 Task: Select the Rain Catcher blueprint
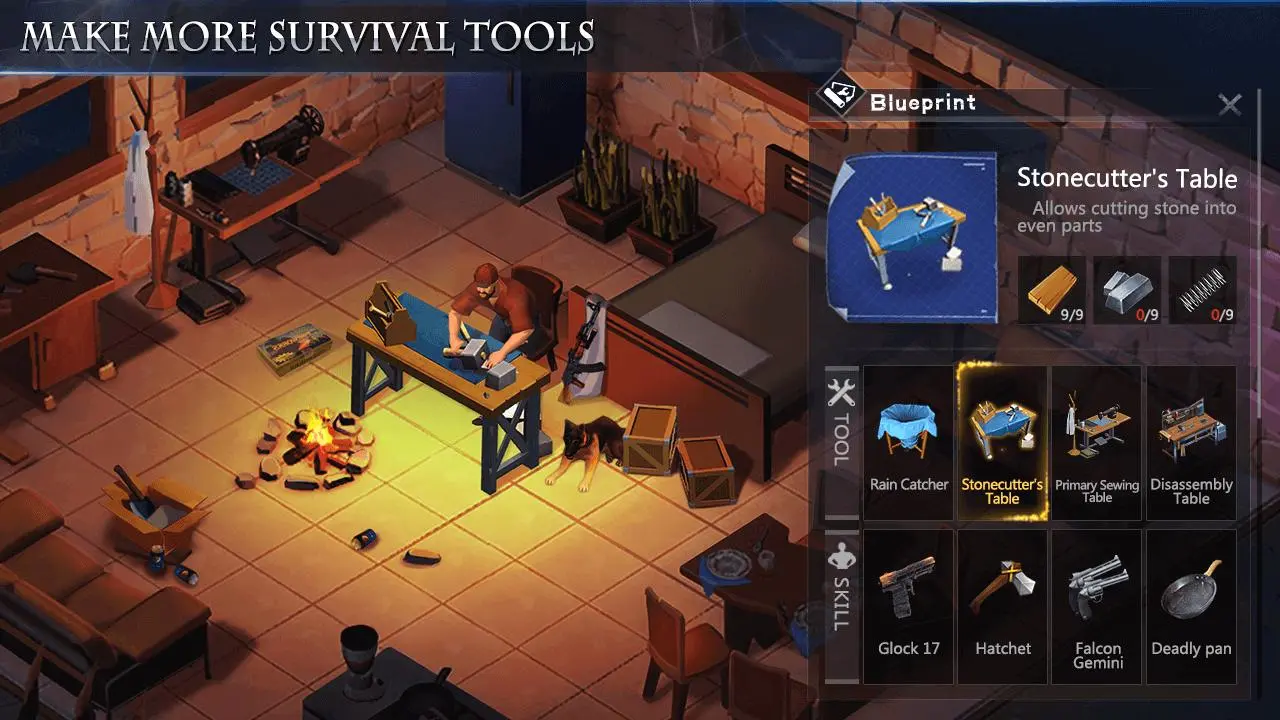point(908,442)
